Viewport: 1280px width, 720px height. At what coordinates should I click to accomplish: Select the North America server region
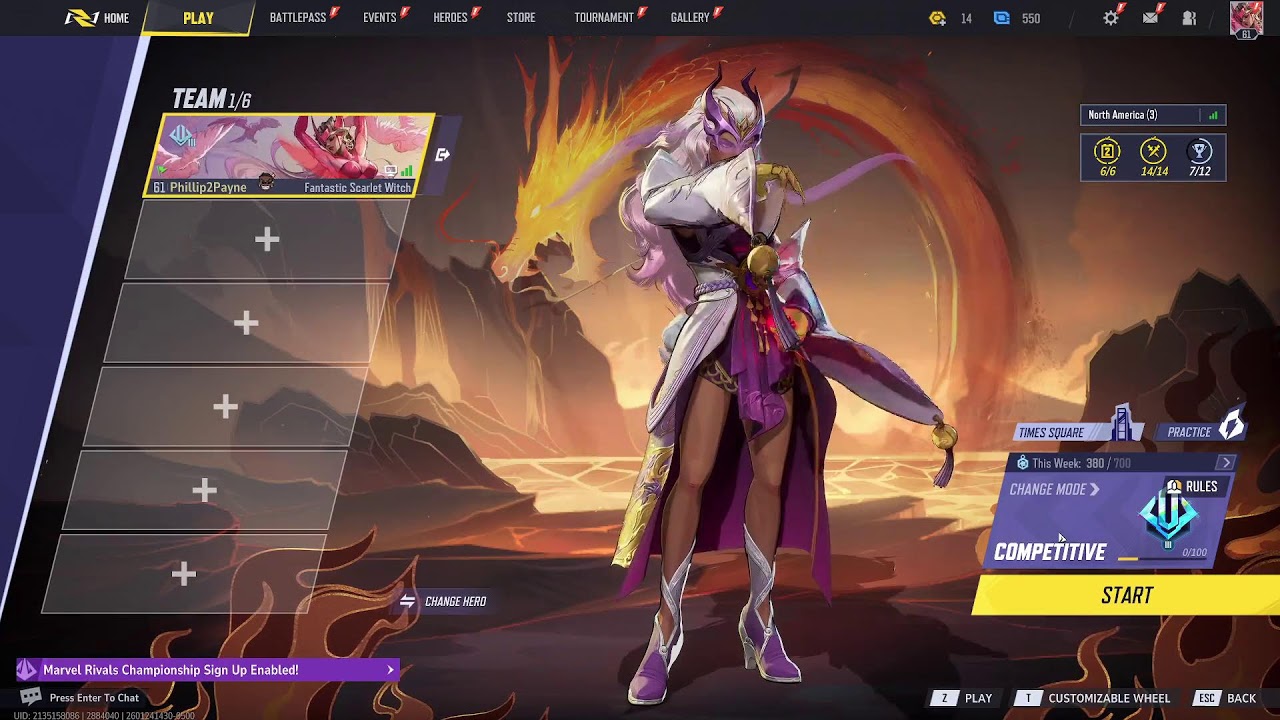[x=1152, y=115]
